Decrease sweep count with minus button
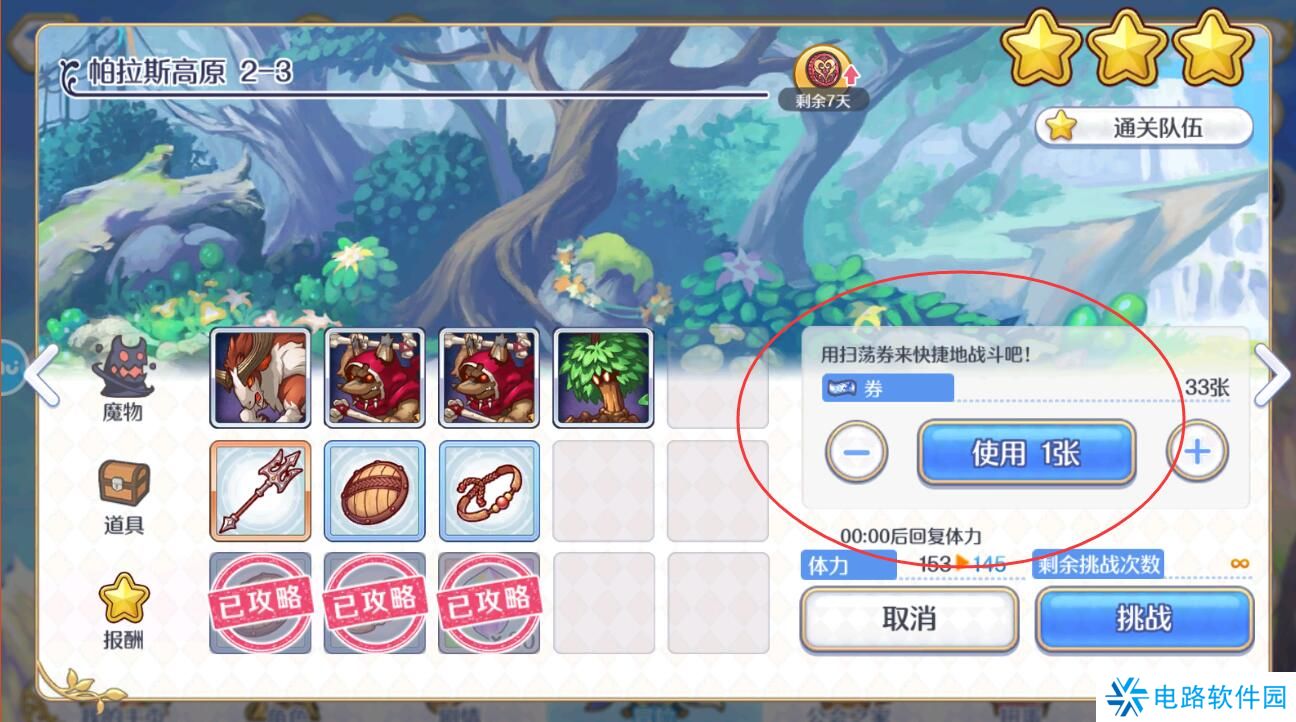 tap(855, 450)
